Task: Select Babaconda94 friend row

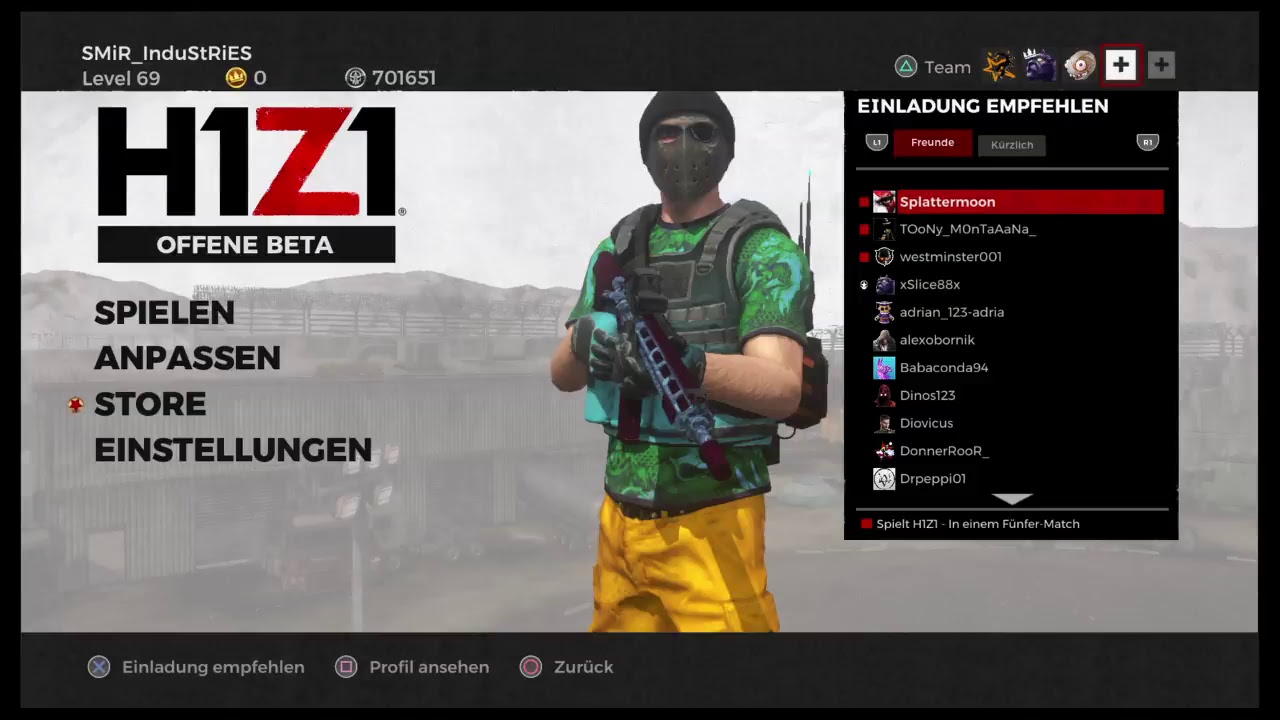Action: [x=943, y=368]
